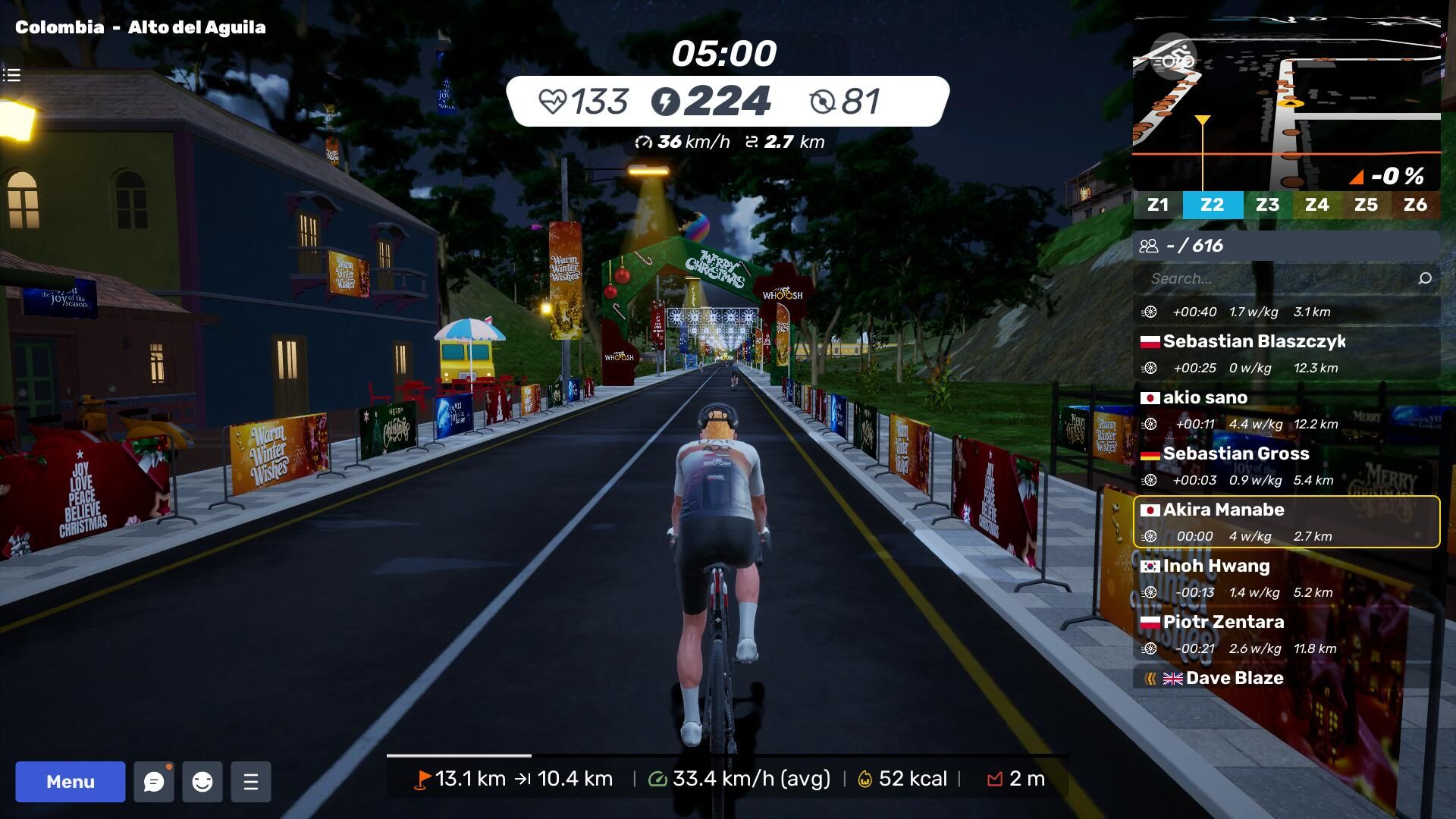The height and width of the screenshot is (819, 1456).
Task: Open the blue Menu button
Action: click(71, 782)
